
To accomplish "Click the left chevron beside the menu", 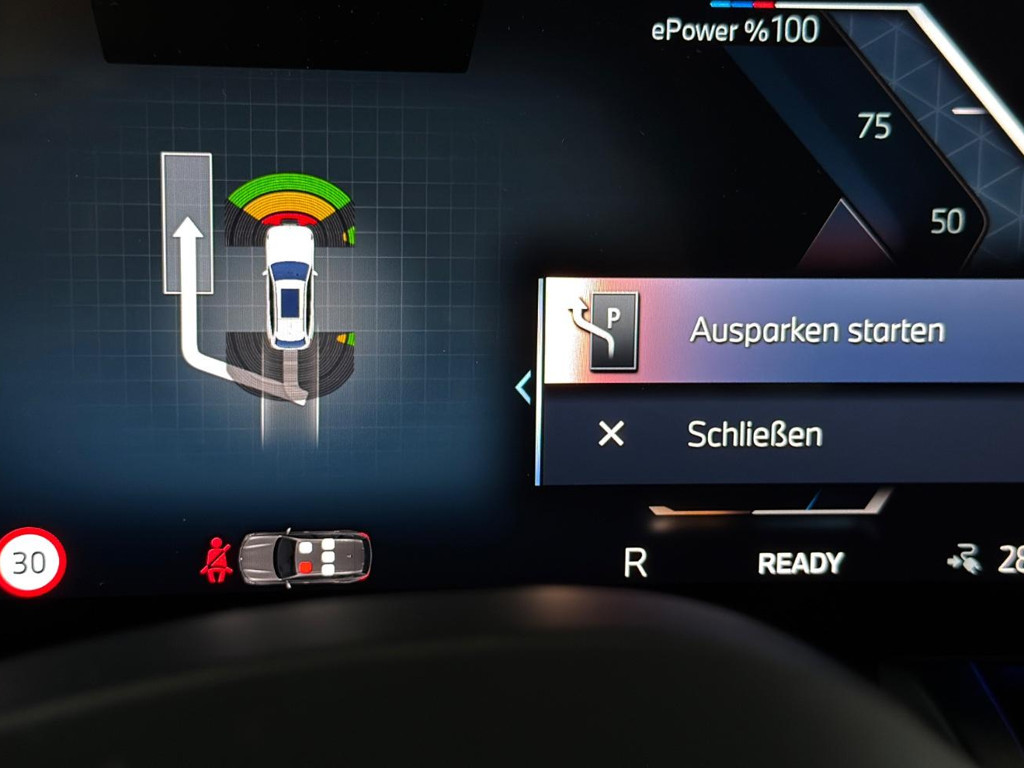I will pyautogui.click(x=523, y=387).
